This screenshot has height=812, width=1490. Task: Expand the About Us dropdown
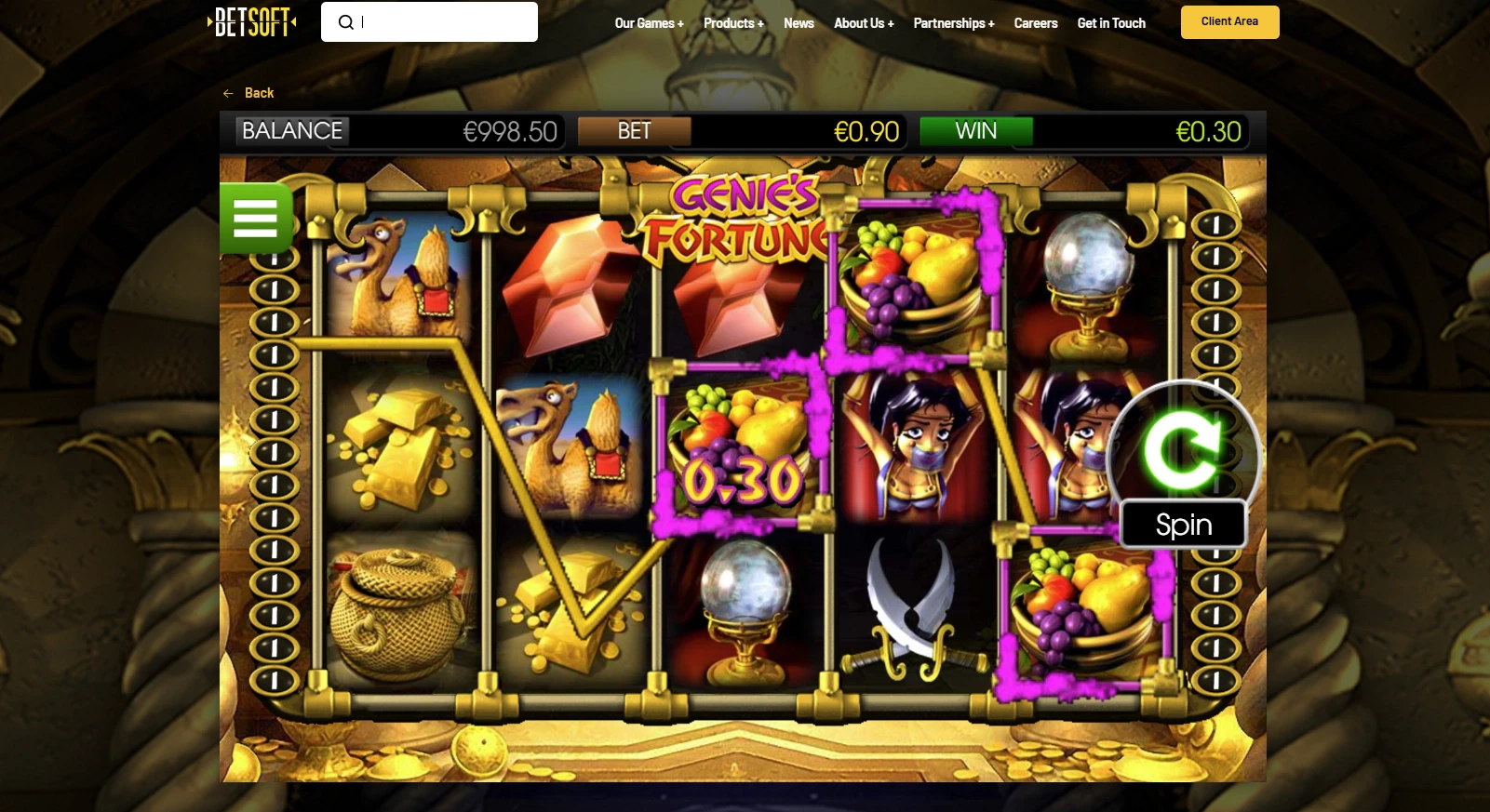pyautogui.click(x=864, y=23)
